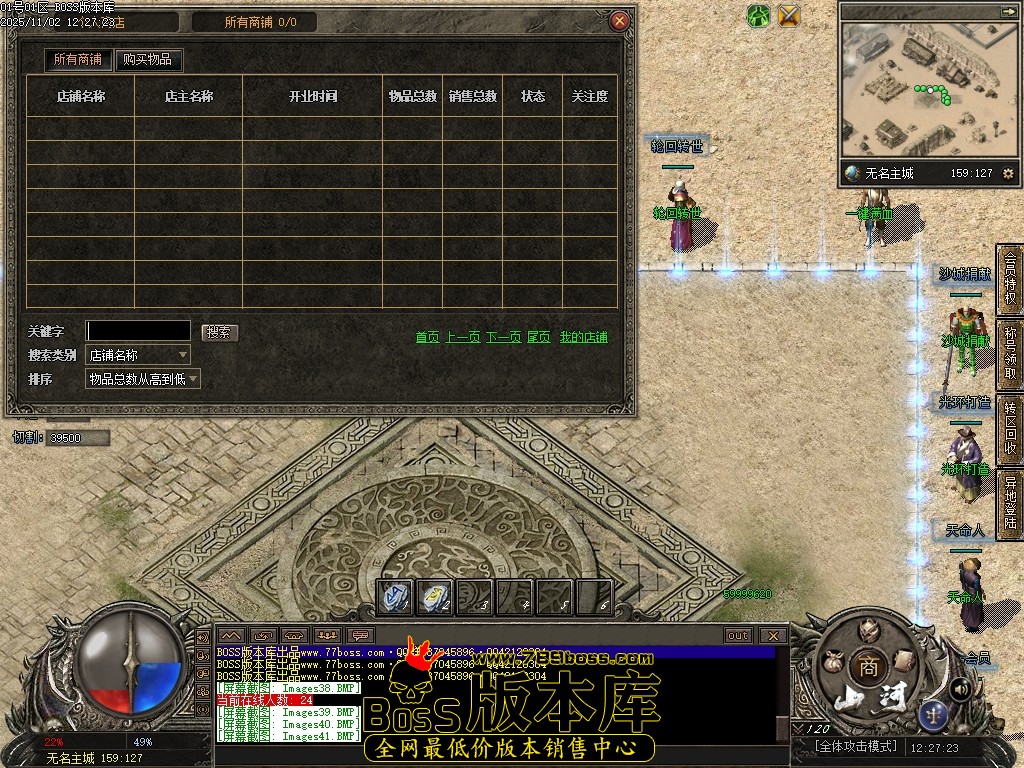Screen dimensions: 1024x768
Task: Close the chat log panel
Action: click(x=773, y=635)
